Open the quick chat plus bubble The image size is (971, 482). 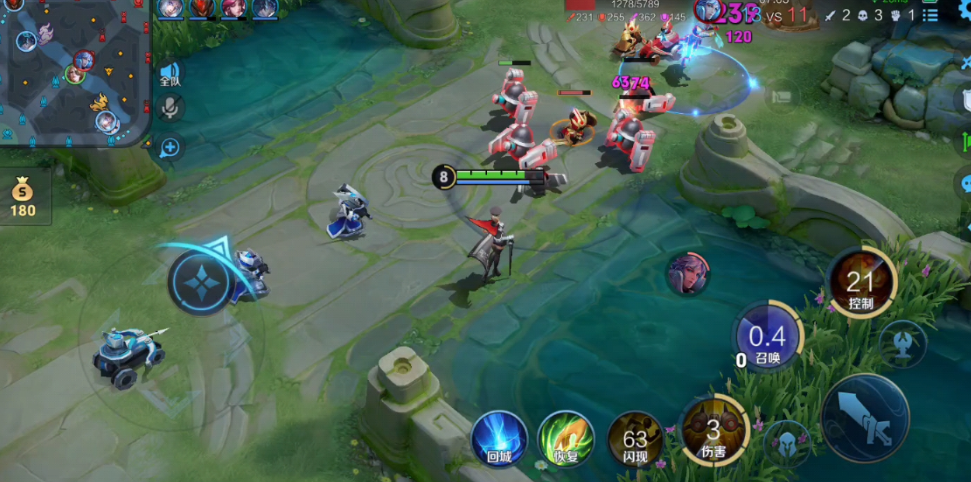point(170,147)
